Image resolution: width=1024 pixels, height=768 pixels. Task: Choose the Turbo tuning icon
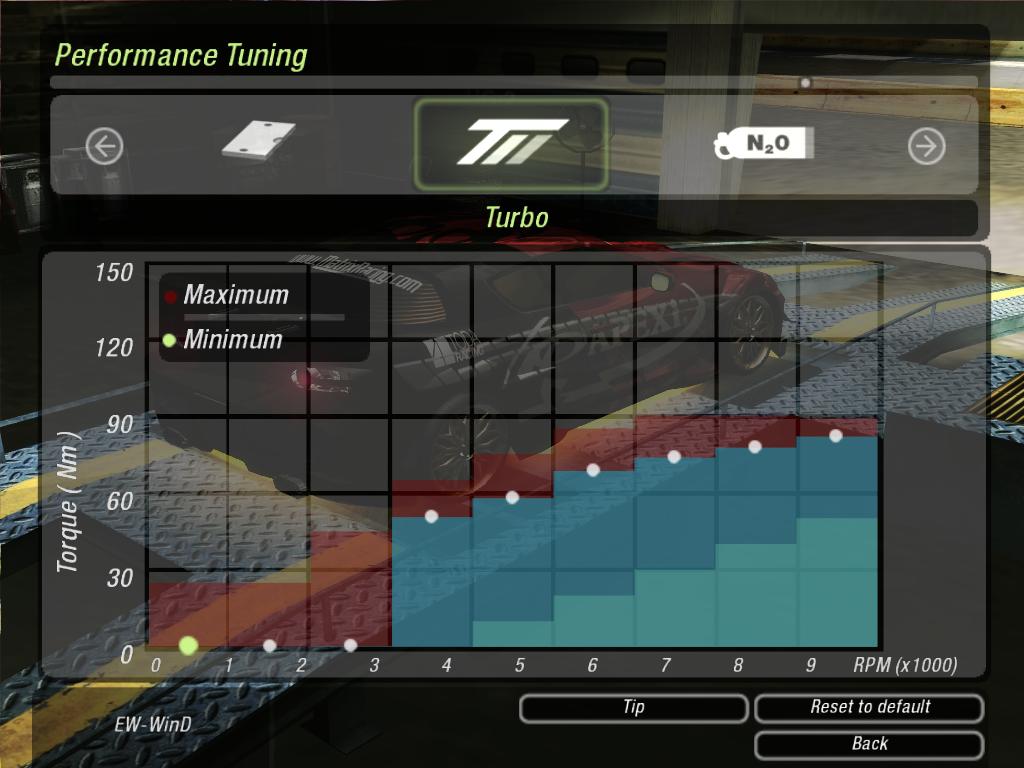pos(511,145)
